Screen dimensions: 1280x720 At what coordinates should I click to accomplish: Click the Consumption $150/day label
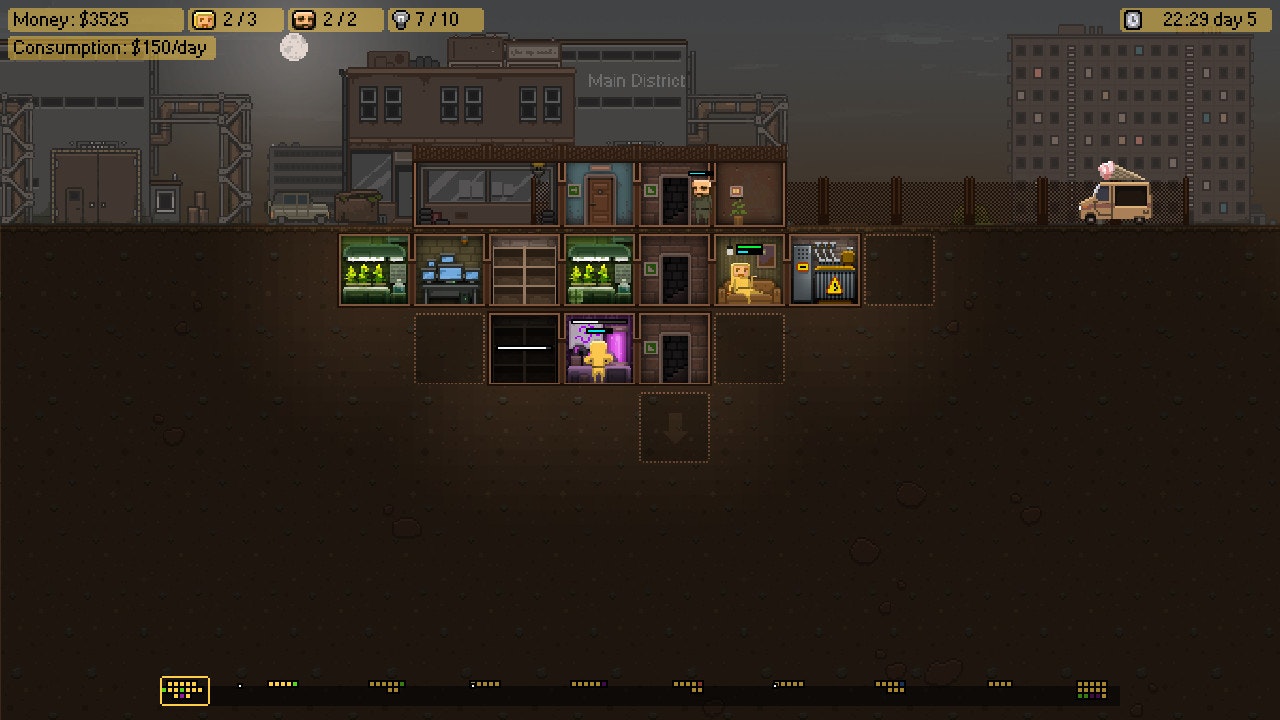coord(111,47)
